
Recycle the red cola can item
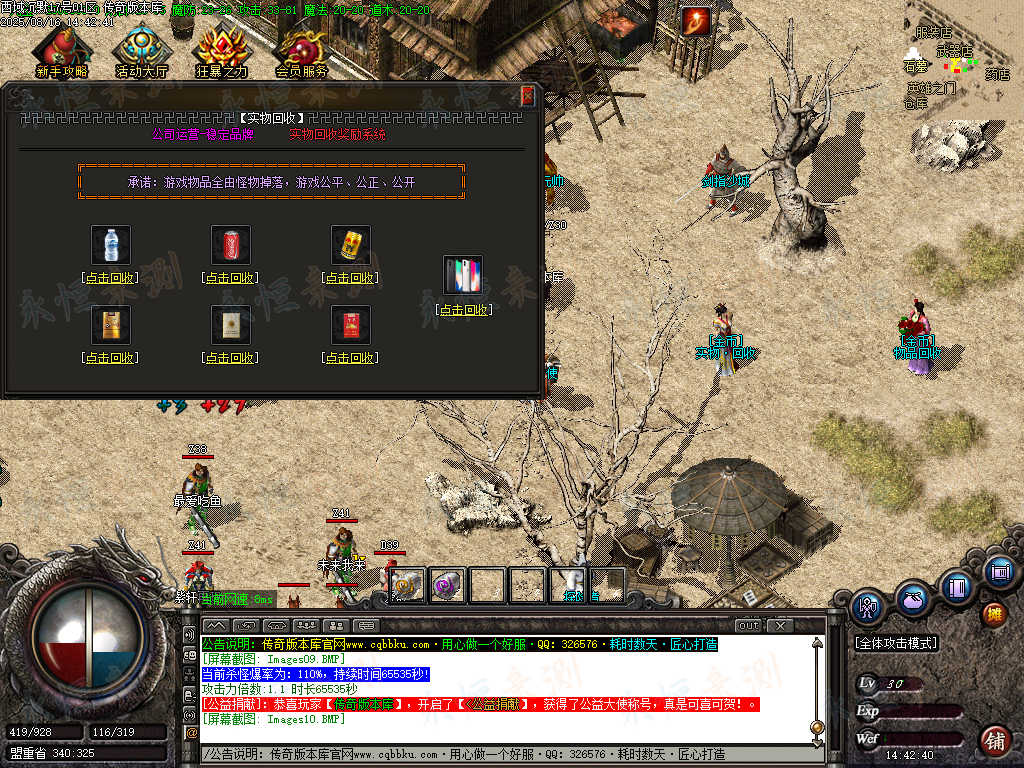[x=230, y=278]
